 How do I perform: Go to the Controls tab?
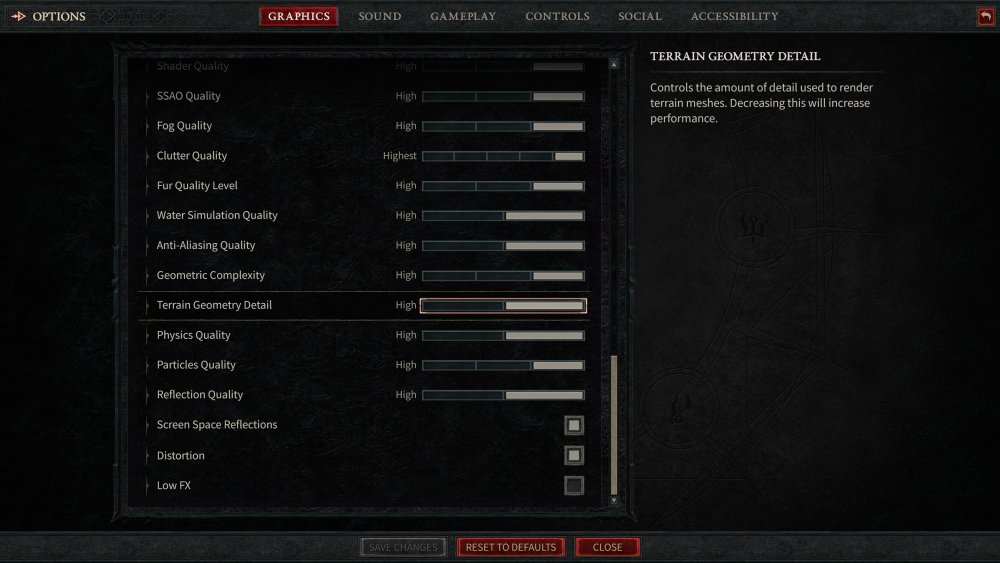[x=557, y=16]
